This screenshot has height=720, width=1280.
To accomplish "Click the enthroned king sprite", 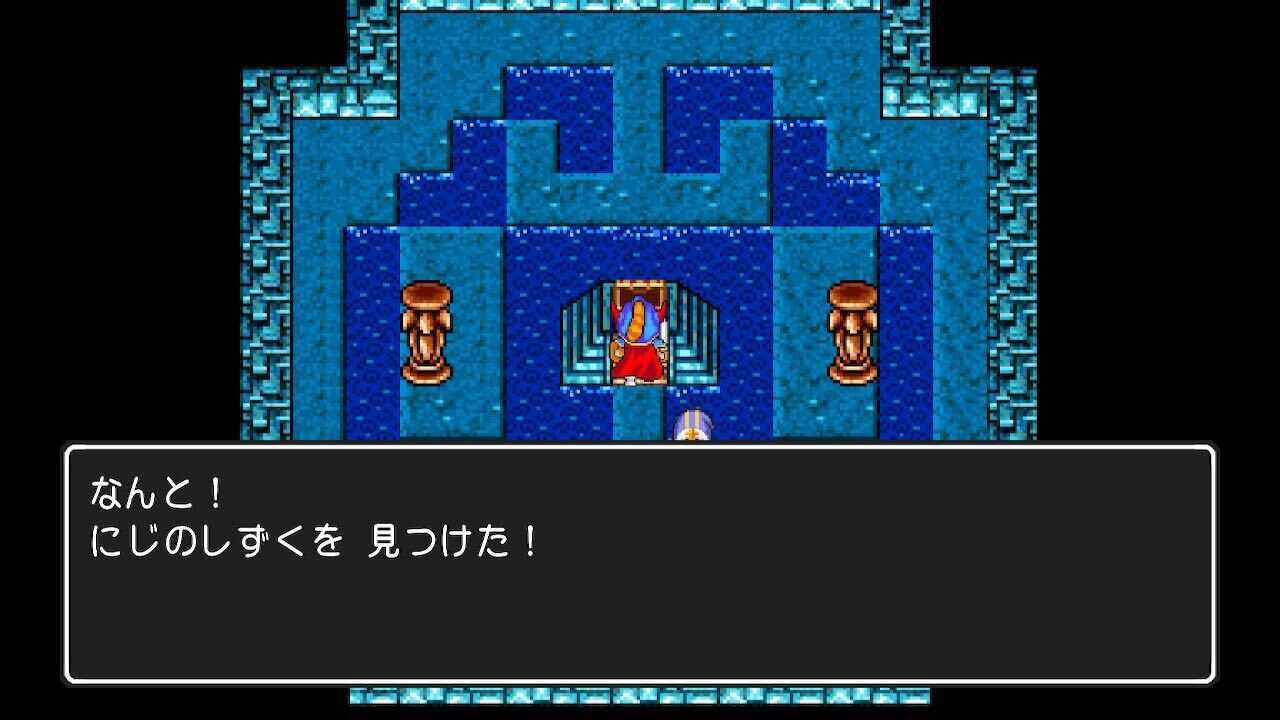I will click(638, 340).
